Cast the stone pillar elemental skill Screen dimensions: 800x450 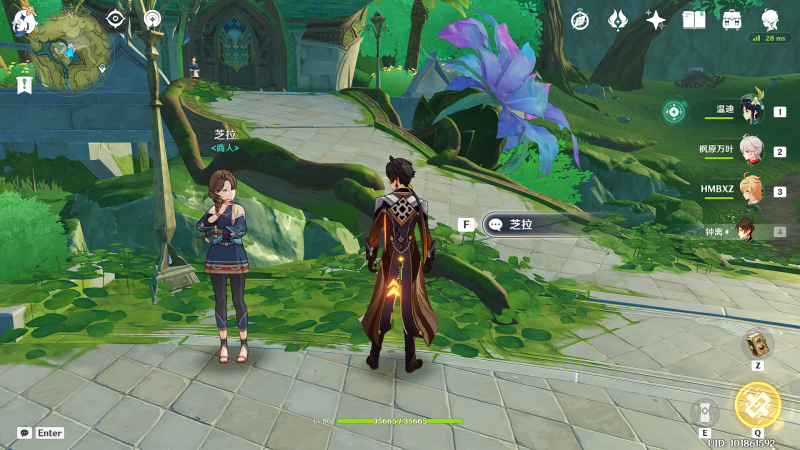(705, 412)
